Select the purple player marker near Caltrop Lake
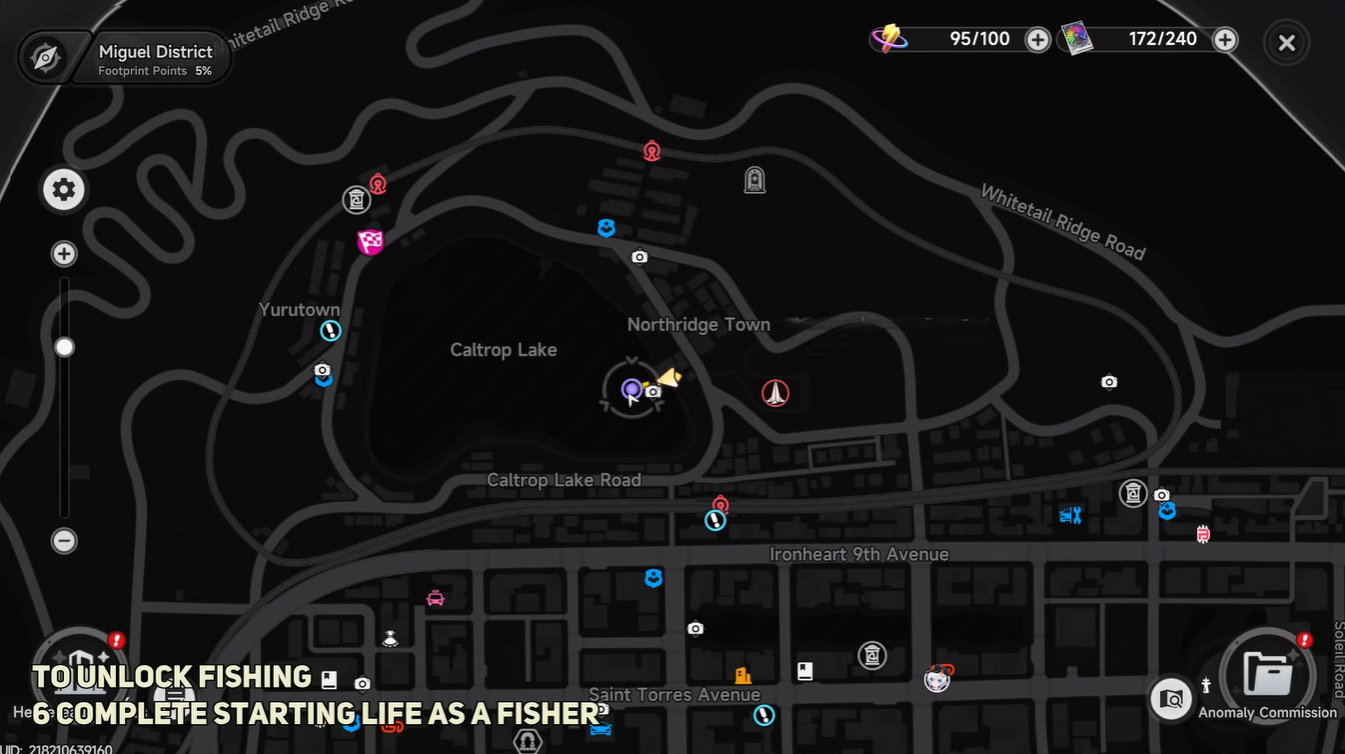The height and width of the screenshot is (754, 1345). (631, 389)
